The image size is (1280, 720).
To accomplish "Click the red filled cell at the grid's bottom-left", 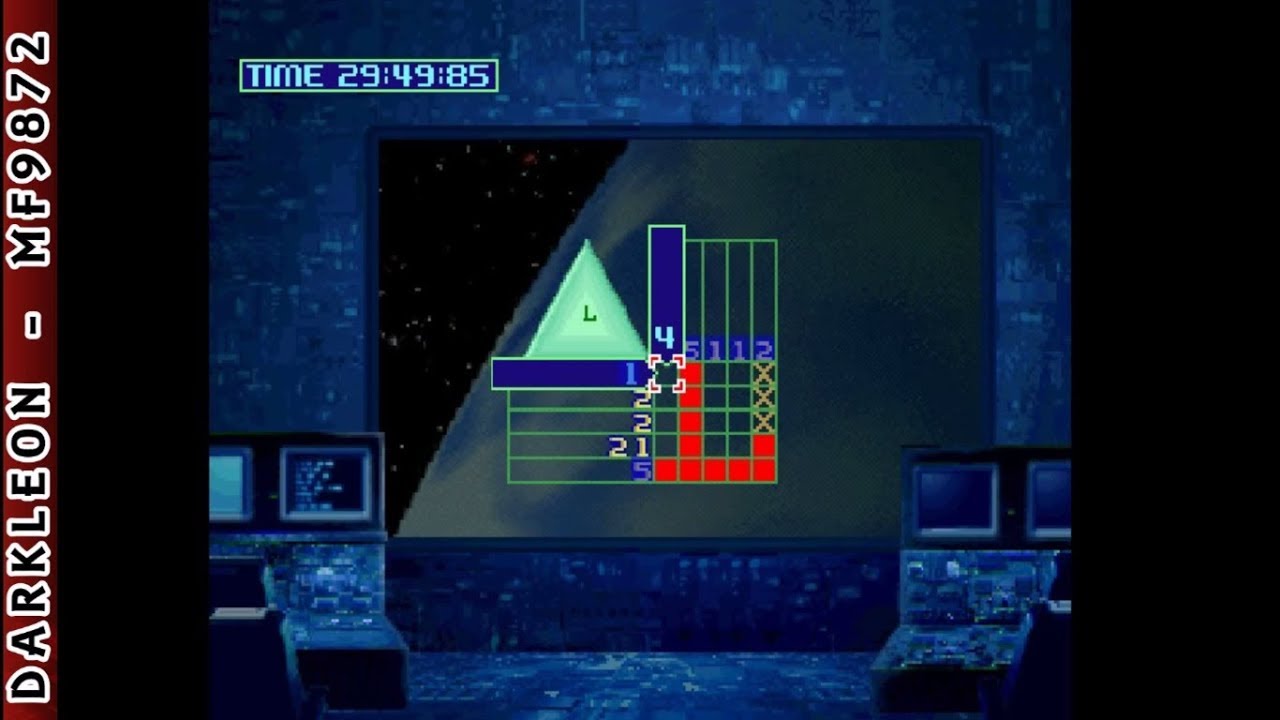I will (668, 471).
